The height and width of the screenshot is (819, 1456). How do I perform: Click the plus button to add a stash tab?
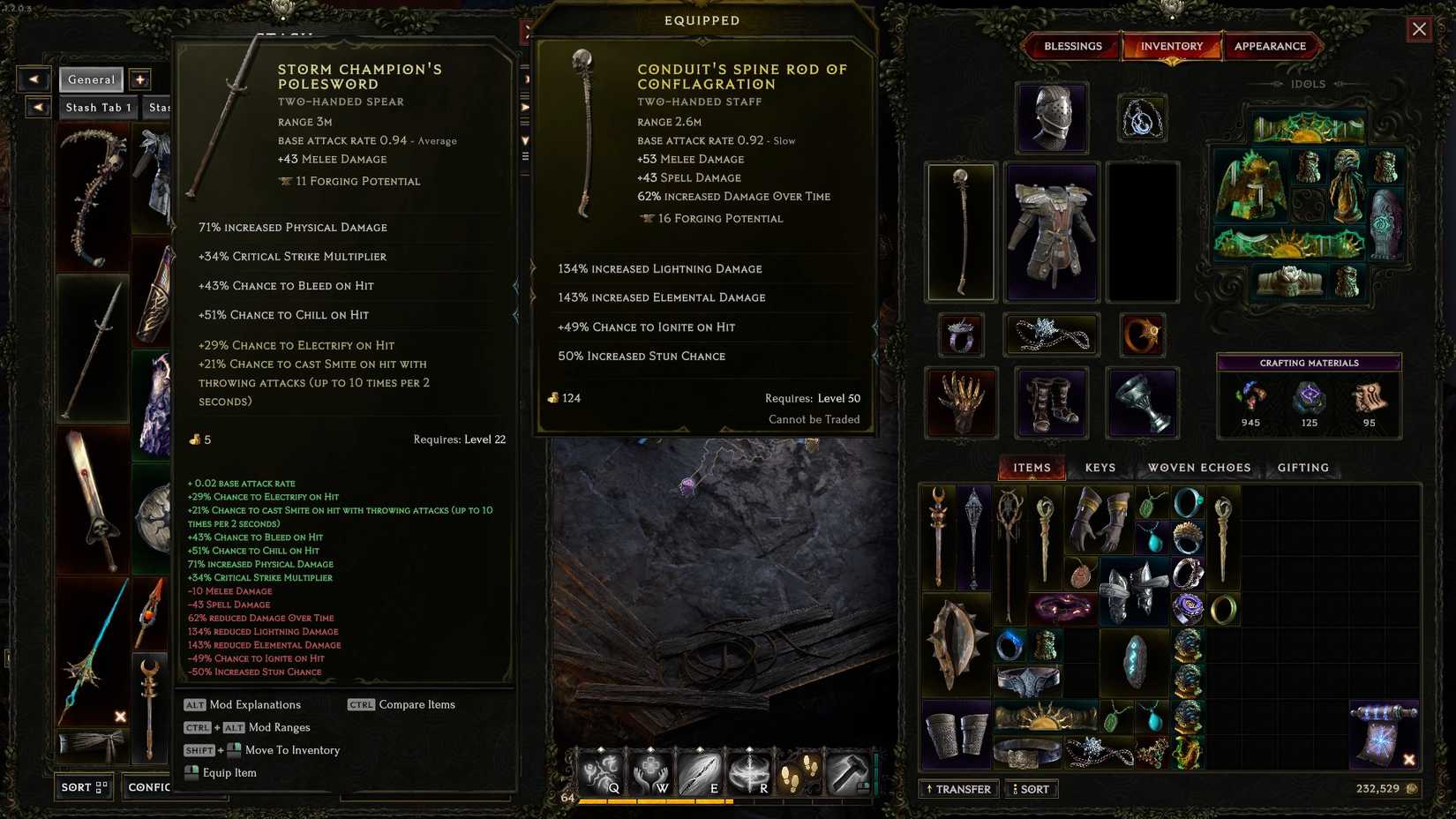pos(139,79)
